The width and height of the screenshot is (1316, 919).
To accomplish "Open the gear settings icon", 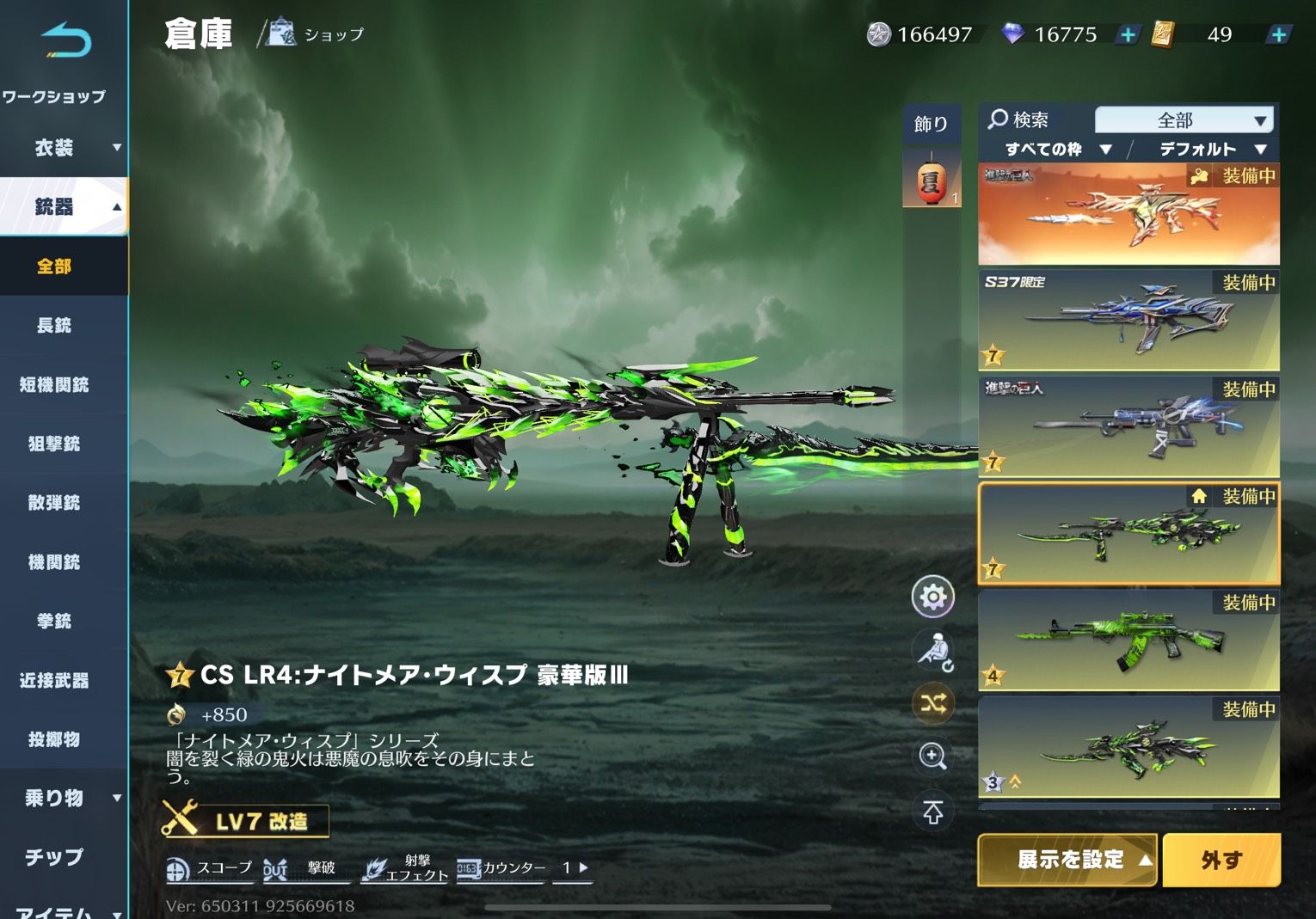I will tap(932, 597).
